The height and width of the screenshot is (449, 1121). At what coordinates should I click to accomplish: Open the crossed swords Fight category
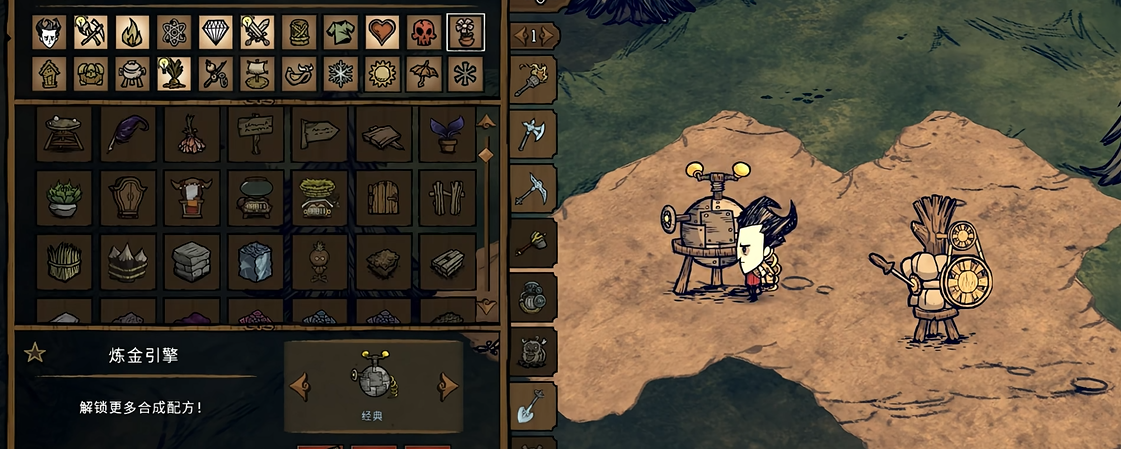click(257, 32)
